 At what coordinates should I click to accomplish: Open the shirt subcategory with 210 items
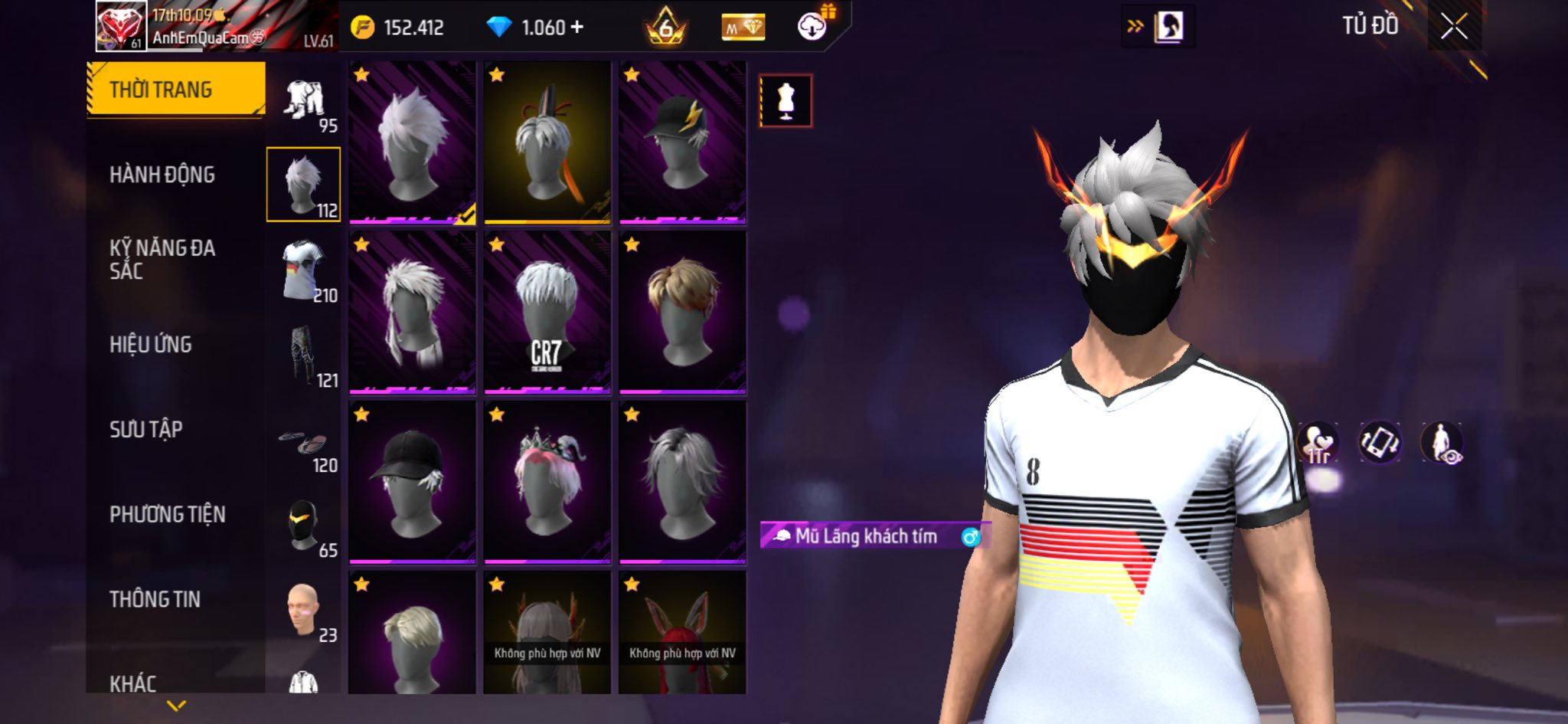[x=304, y=270]
